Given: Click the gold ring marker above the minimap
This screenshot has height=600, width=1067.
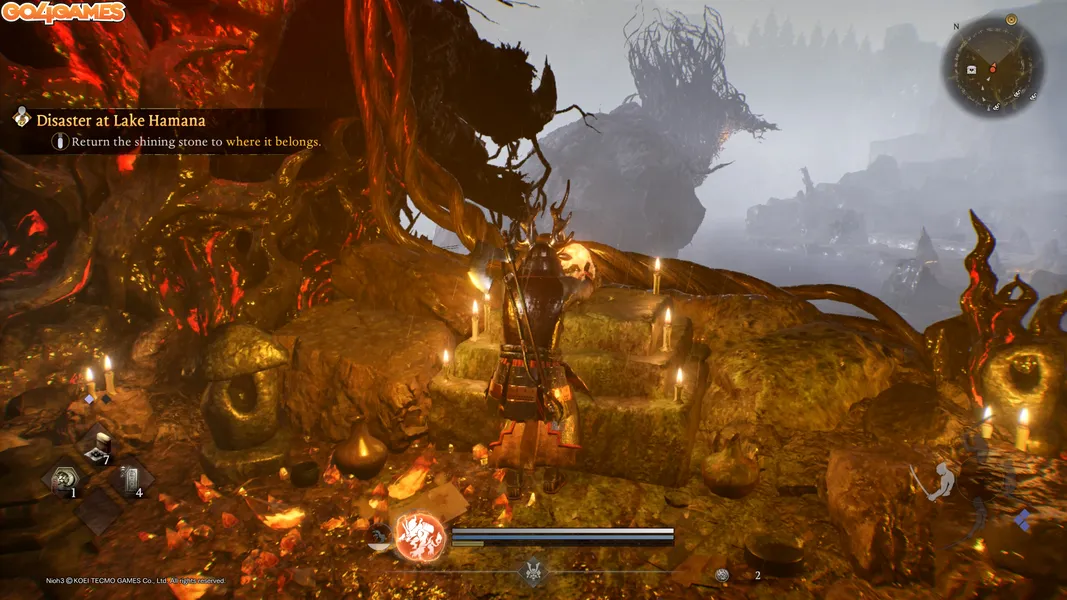Looking at the screenshot, I should [x=1012, y=19].
